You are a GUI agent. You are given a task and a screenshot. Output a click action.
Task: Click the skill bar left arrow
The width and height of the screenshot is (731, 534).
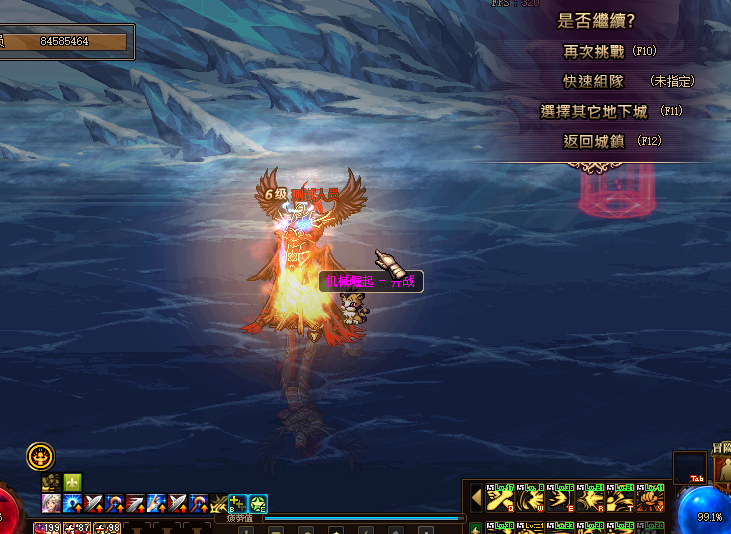[x=476, y=496]
